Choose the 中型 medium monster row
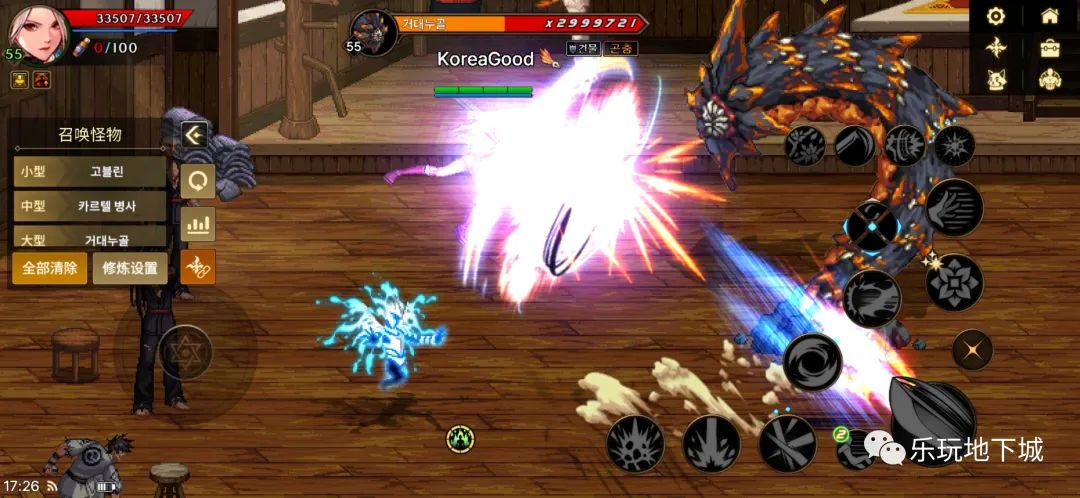Viewport: 1080px width, 498px height. (90, 206)
